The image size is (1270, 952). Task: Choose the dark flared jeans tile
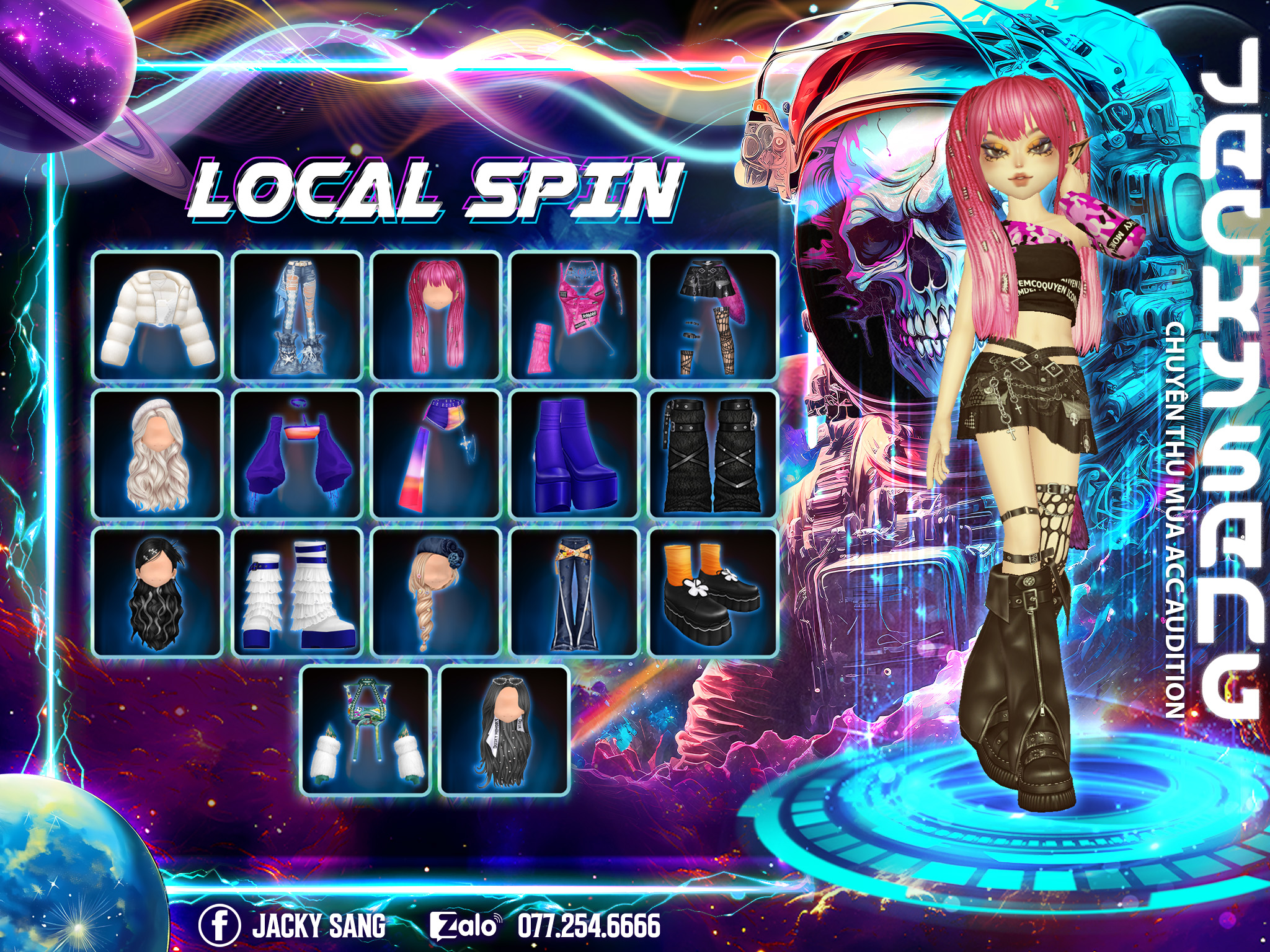(575, 593)
